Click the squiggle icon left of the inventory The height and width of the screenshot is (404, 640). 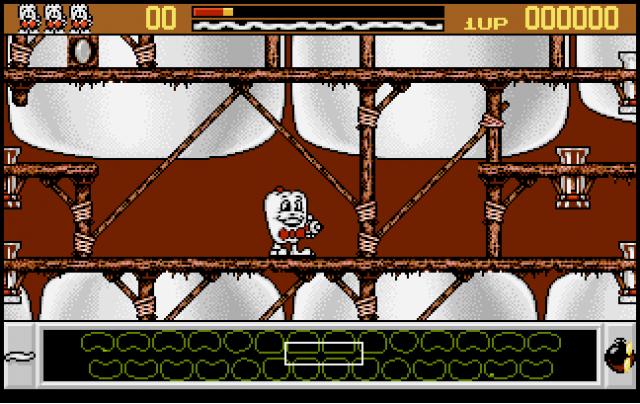(18, 357)
